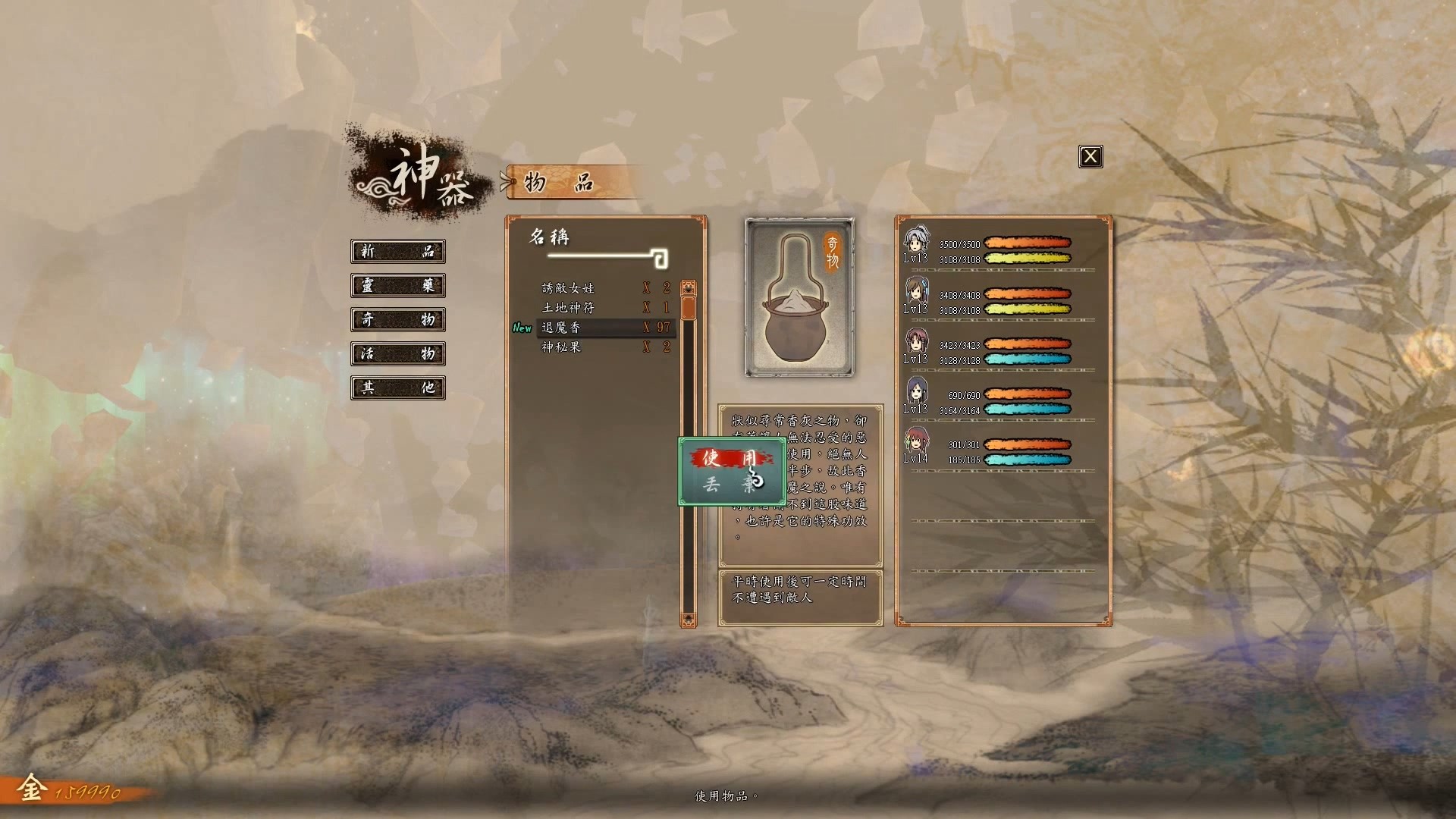Click the cauldron item artwork card
1456x819 pixels.
[x=799, y=298]
